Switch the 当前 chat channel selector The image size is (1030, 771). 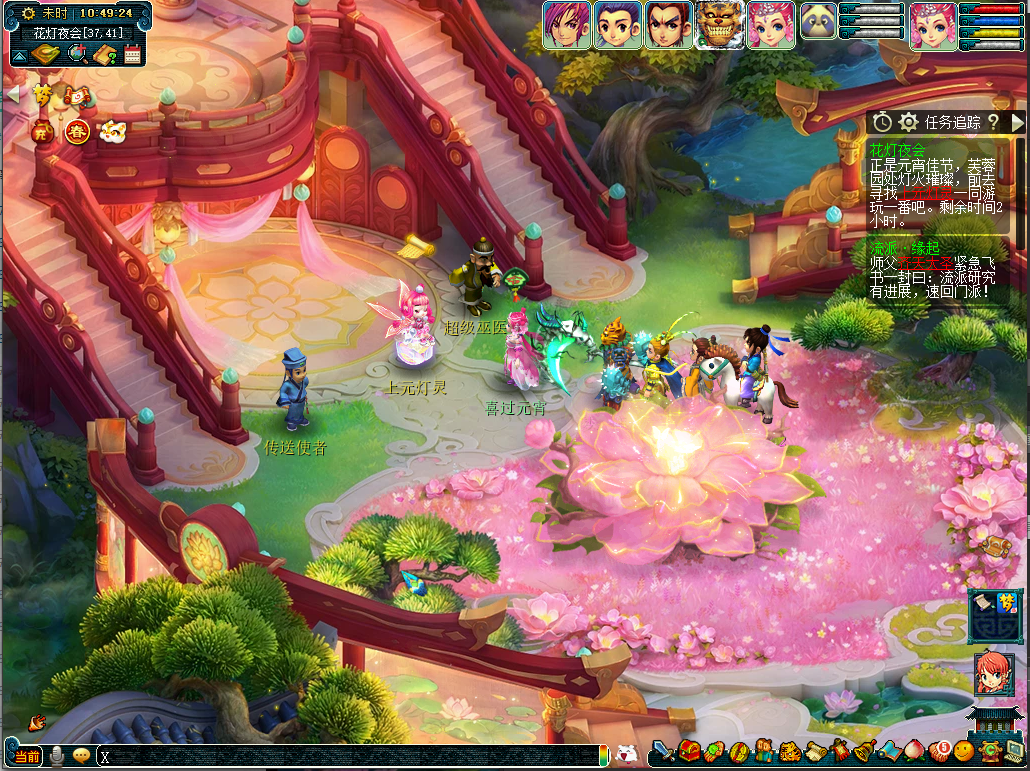click(28, 756)
